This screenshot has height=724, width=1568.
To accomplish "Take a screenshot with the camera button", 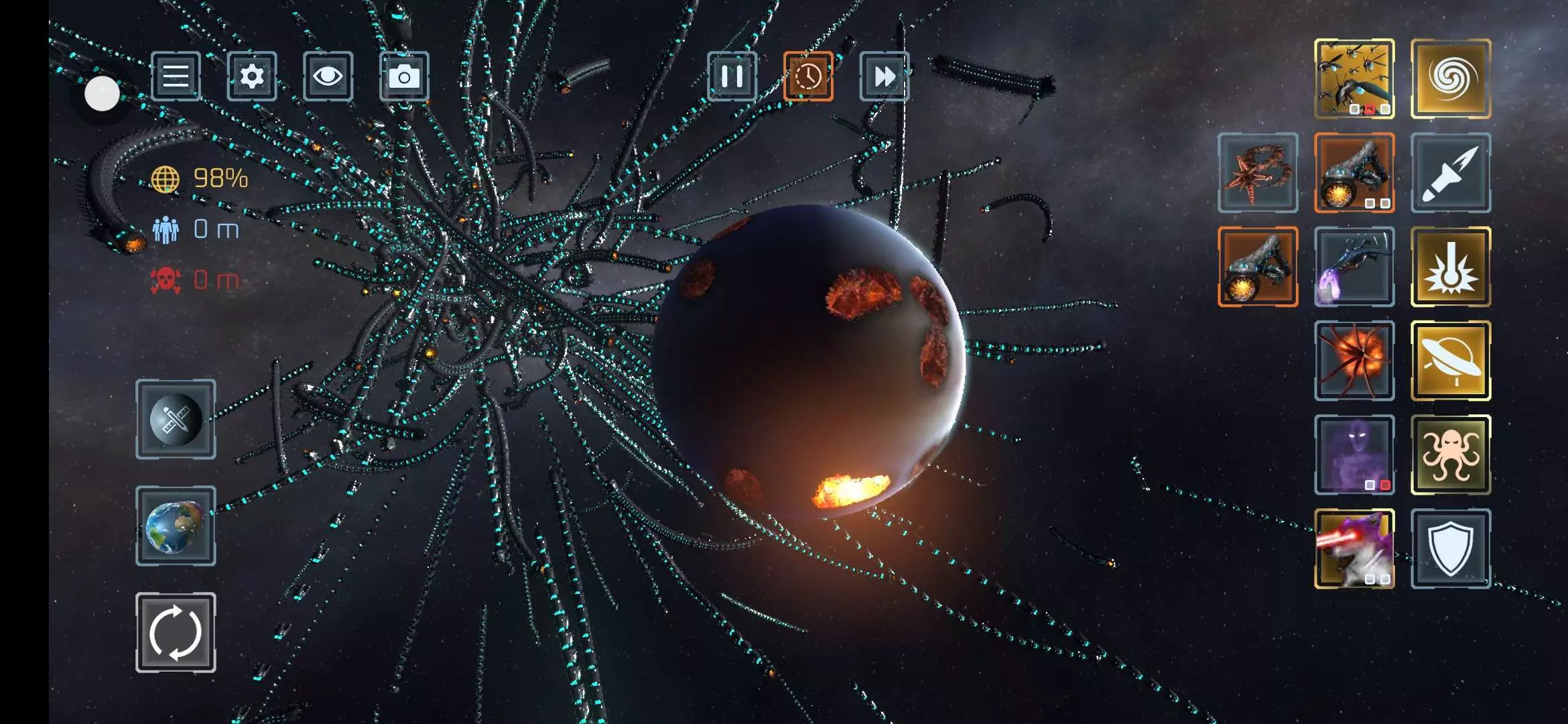I will 404,76.
